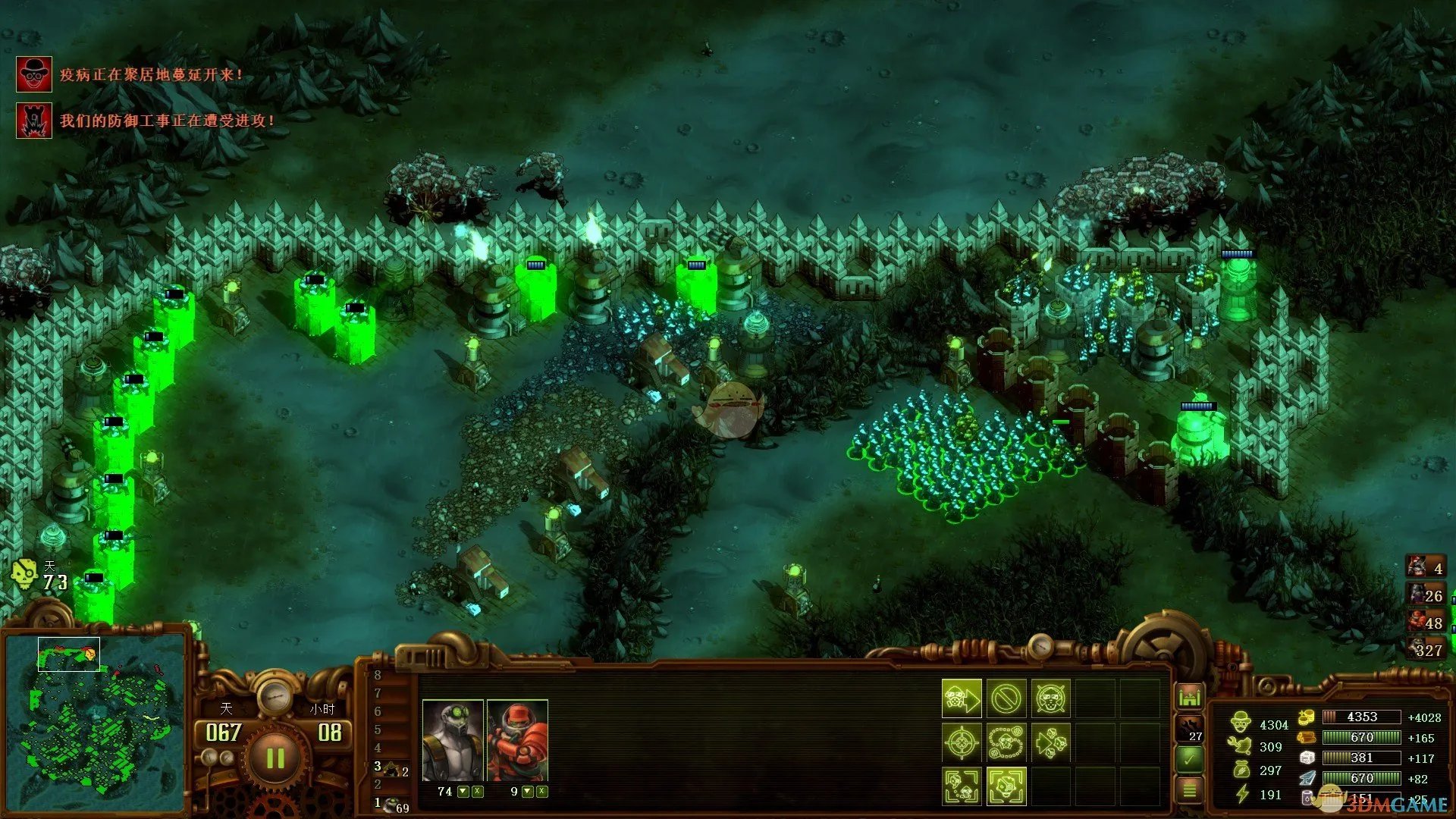Activate the crossed-out mask hold position command
The width and height of the screenshot is (1456, 819).
coord(1050,698)
